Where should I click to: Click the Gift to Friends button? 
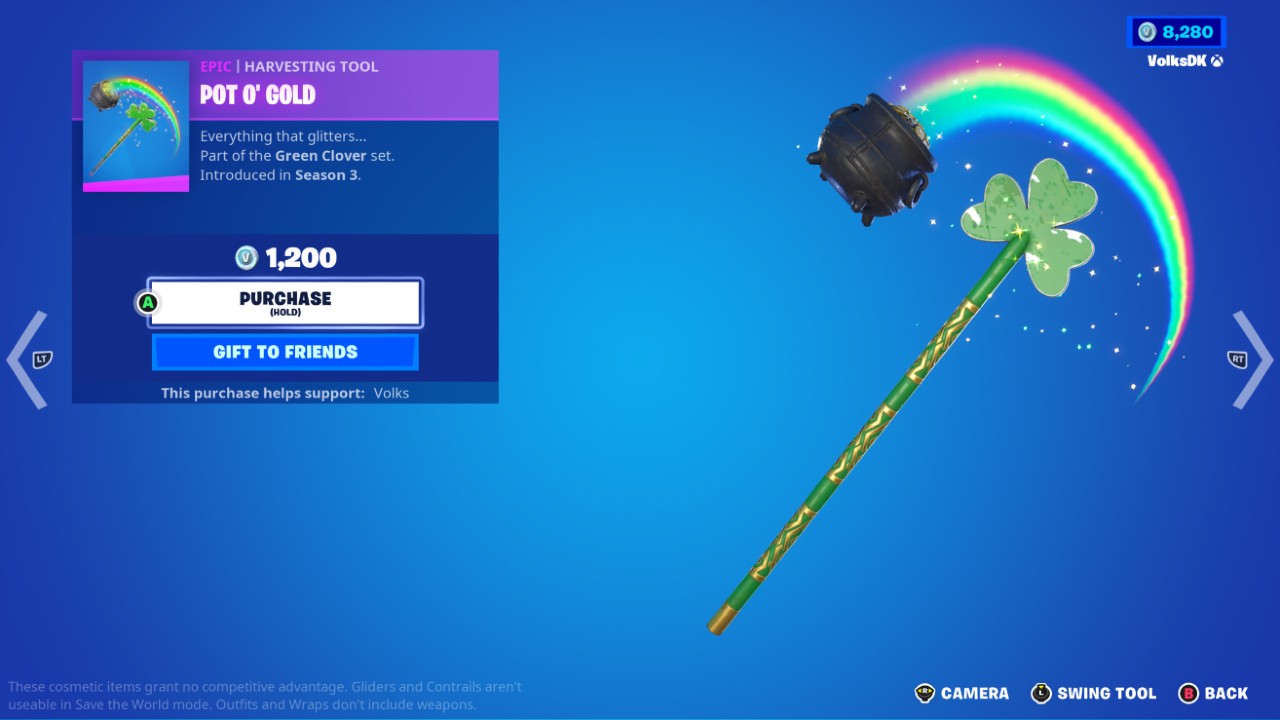pyautogui.click(x=285, y=352)
